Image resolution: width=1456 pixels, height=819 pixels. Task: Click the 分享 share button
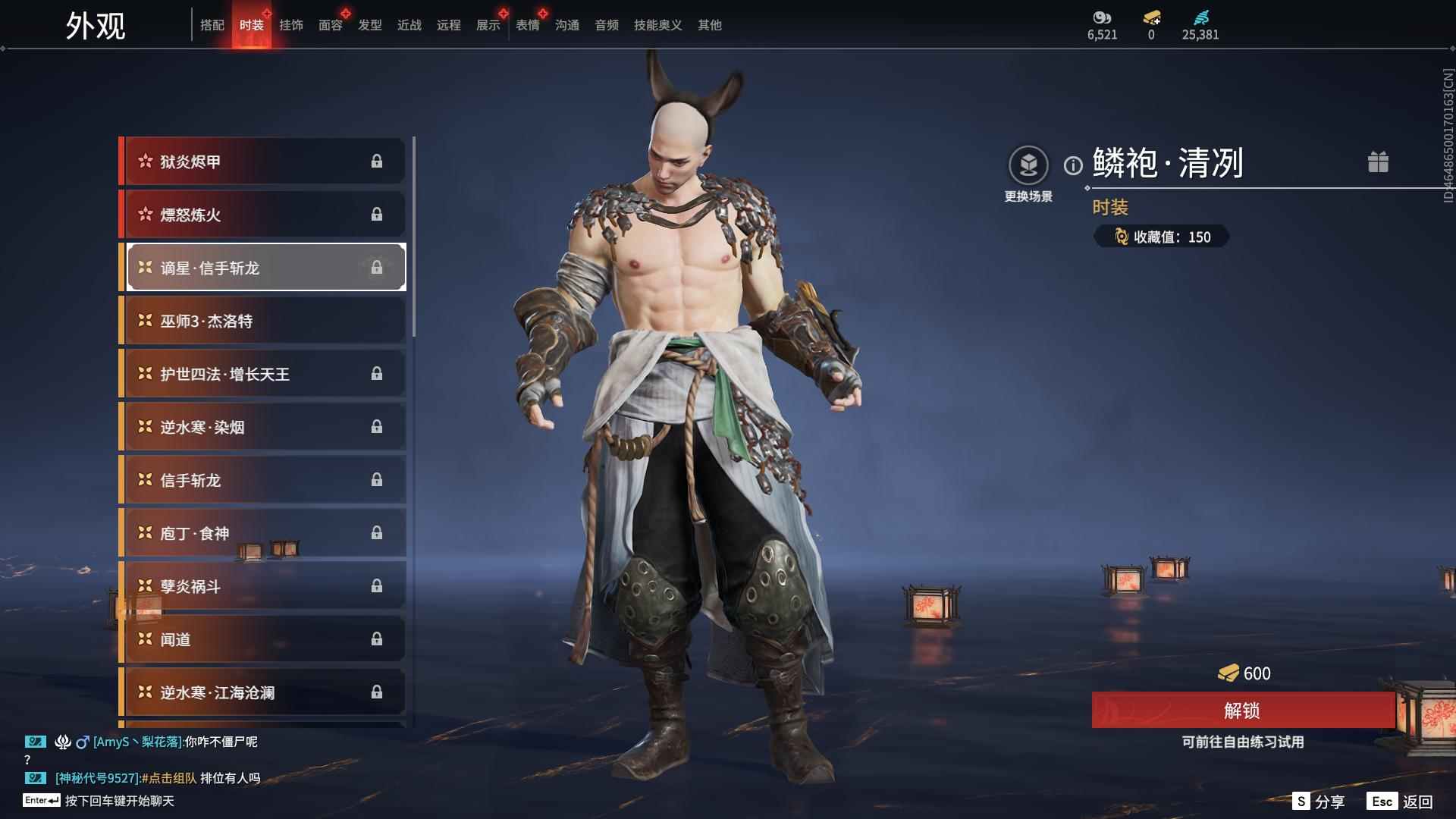[1319, 802]
